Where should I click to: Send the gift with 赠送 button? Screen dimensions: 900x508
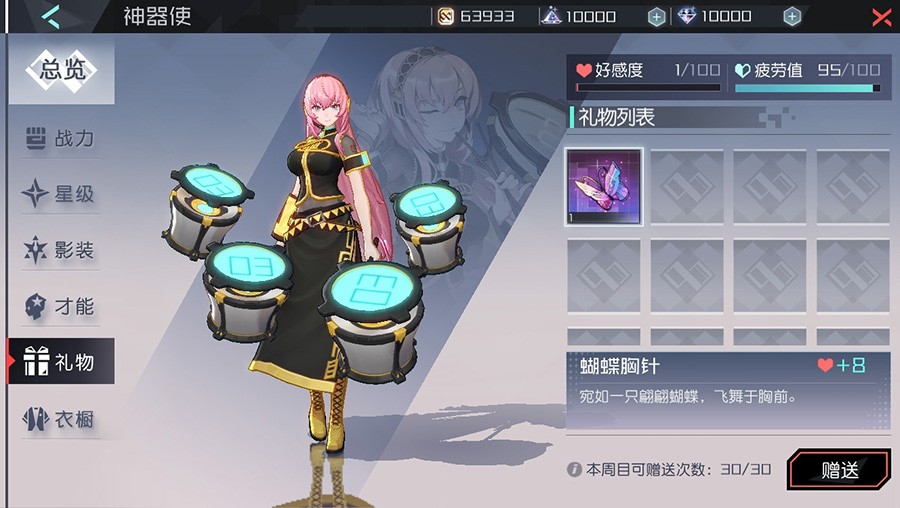coord(839,470)
